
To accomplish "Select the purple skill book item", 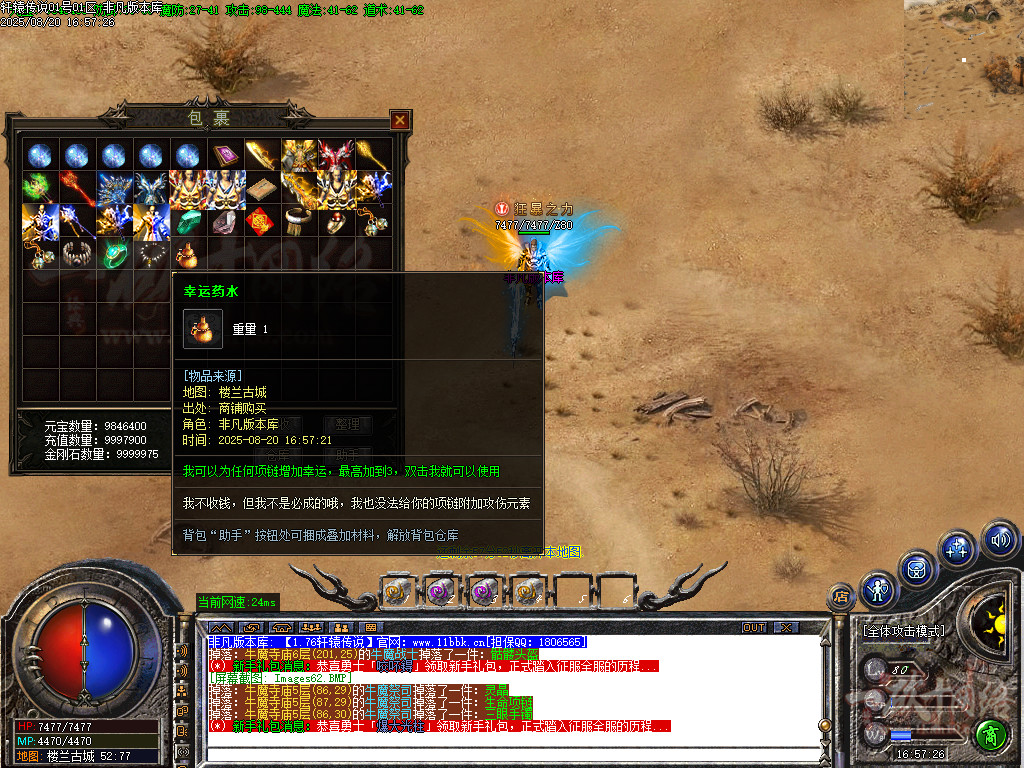I will (222, 155).
